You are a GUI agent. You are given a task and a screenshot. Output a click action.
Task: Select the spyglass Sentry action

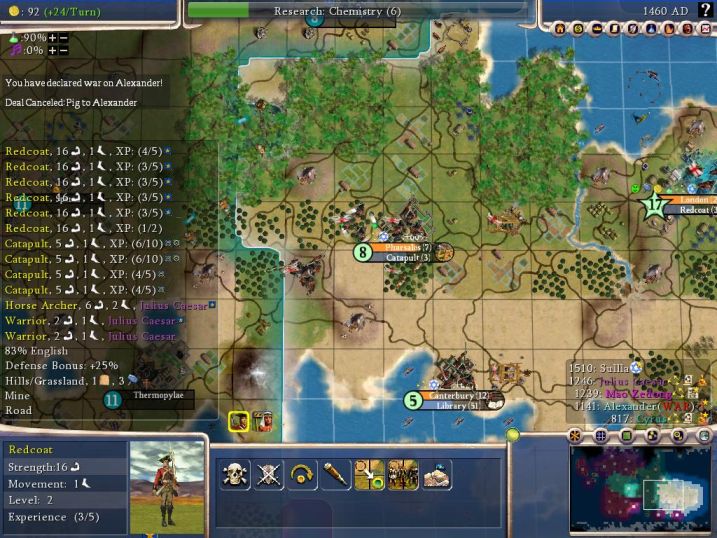click(x=334, y=475)
